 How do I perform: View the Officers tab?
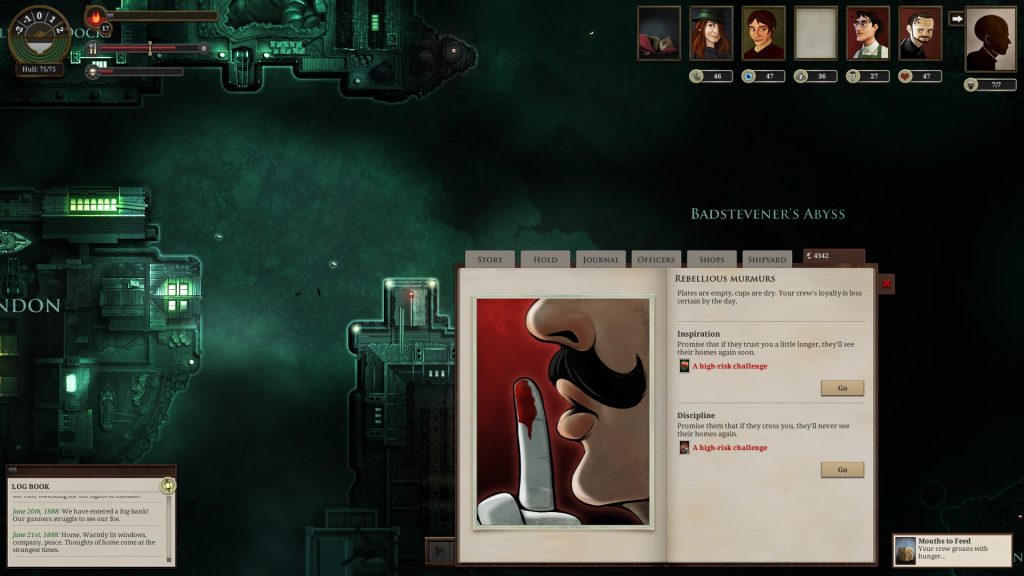coord(656,260)
